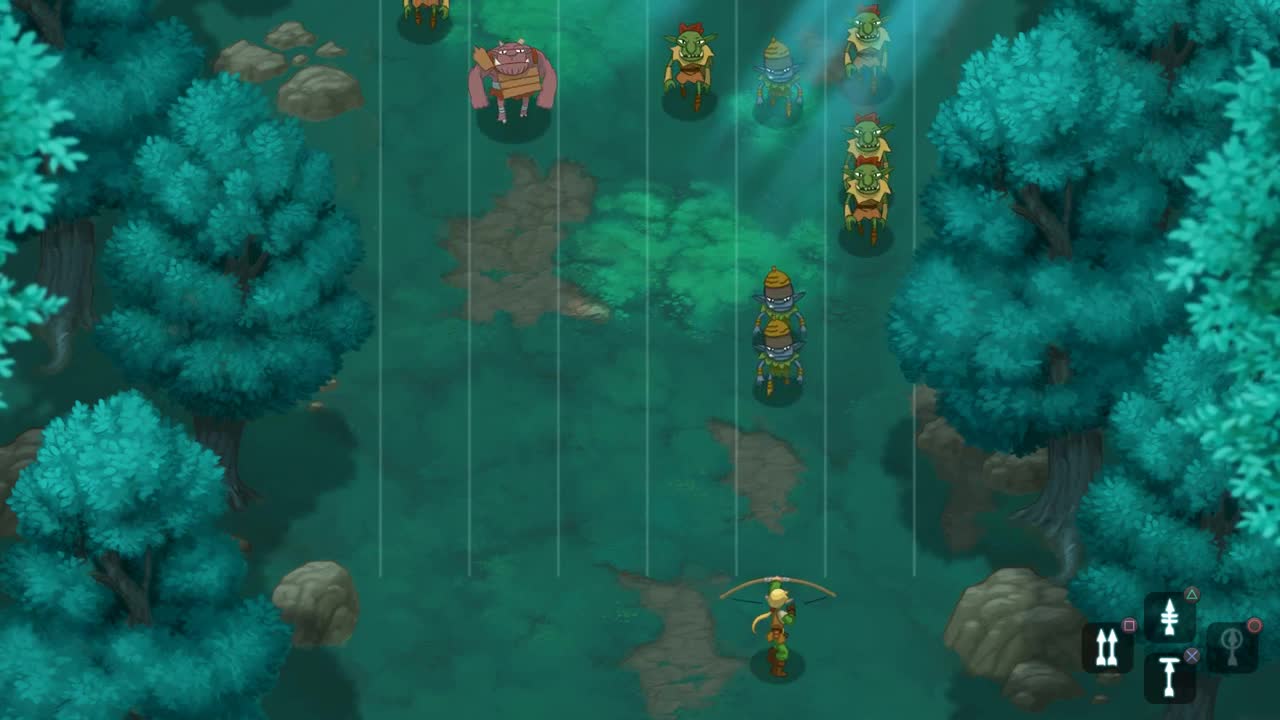
Task: Click the circle prompt on looping arrow ability
Action: [1254, 626]
